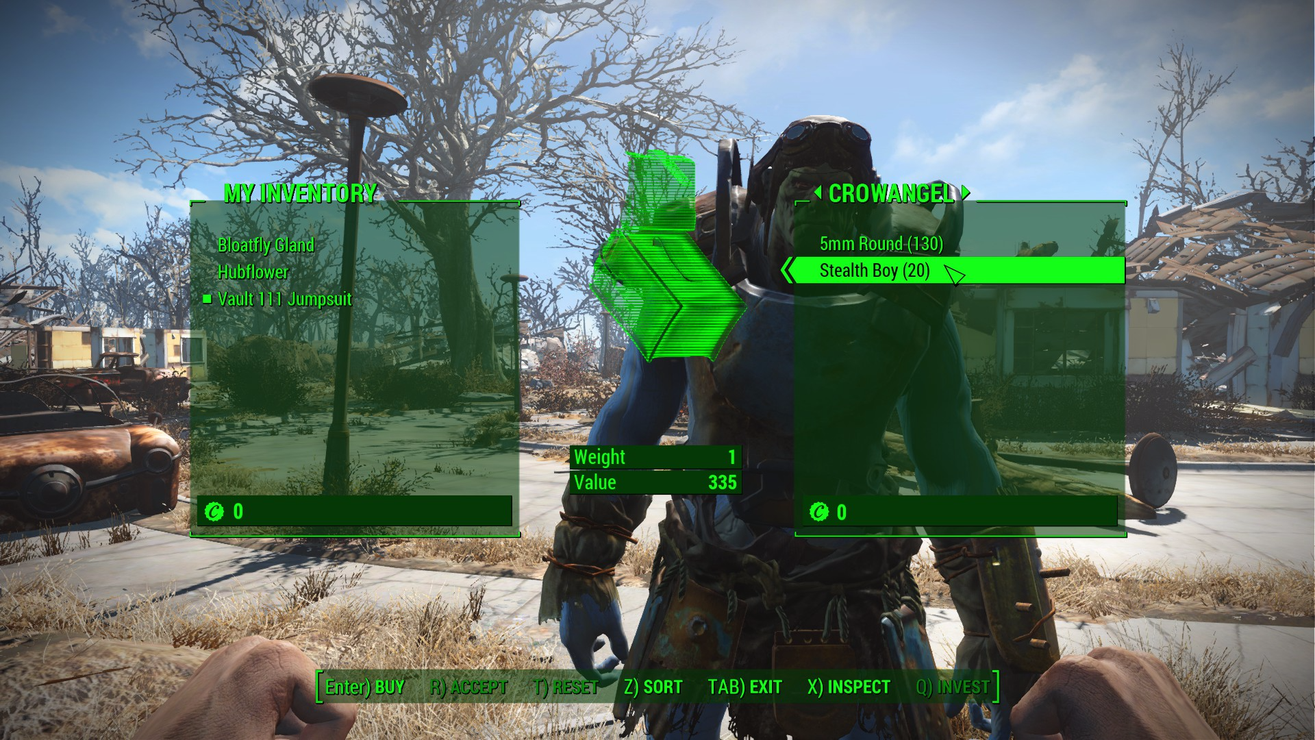The height and width of the screenshot is (740, 1315).
Task: Show previous category with left arrow by CROWANGEL
Action: 817,193
